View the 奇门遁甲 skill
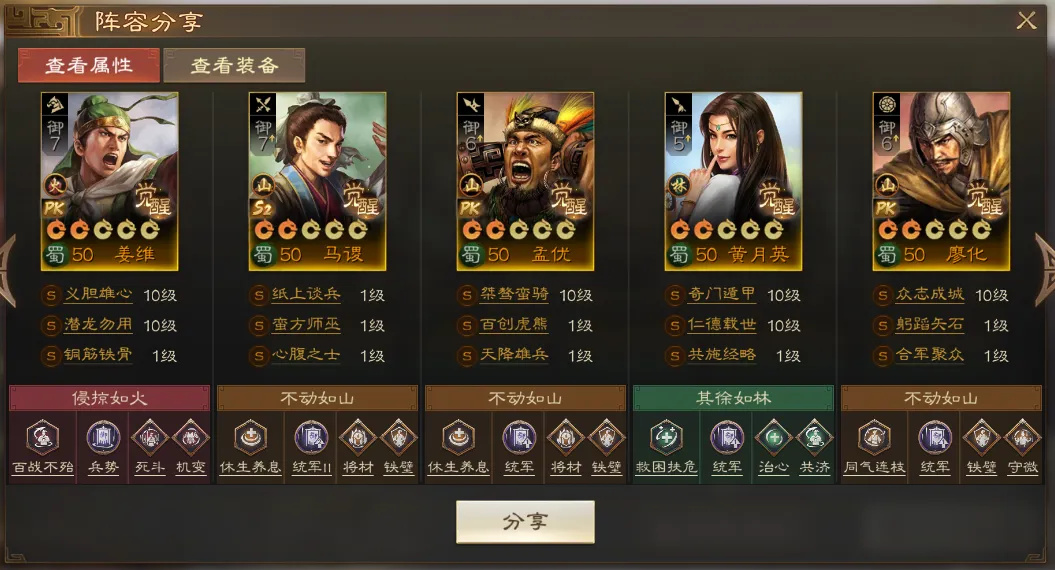Image resolution: width=1055 pixels, height=570 pixels. (722, 296)
